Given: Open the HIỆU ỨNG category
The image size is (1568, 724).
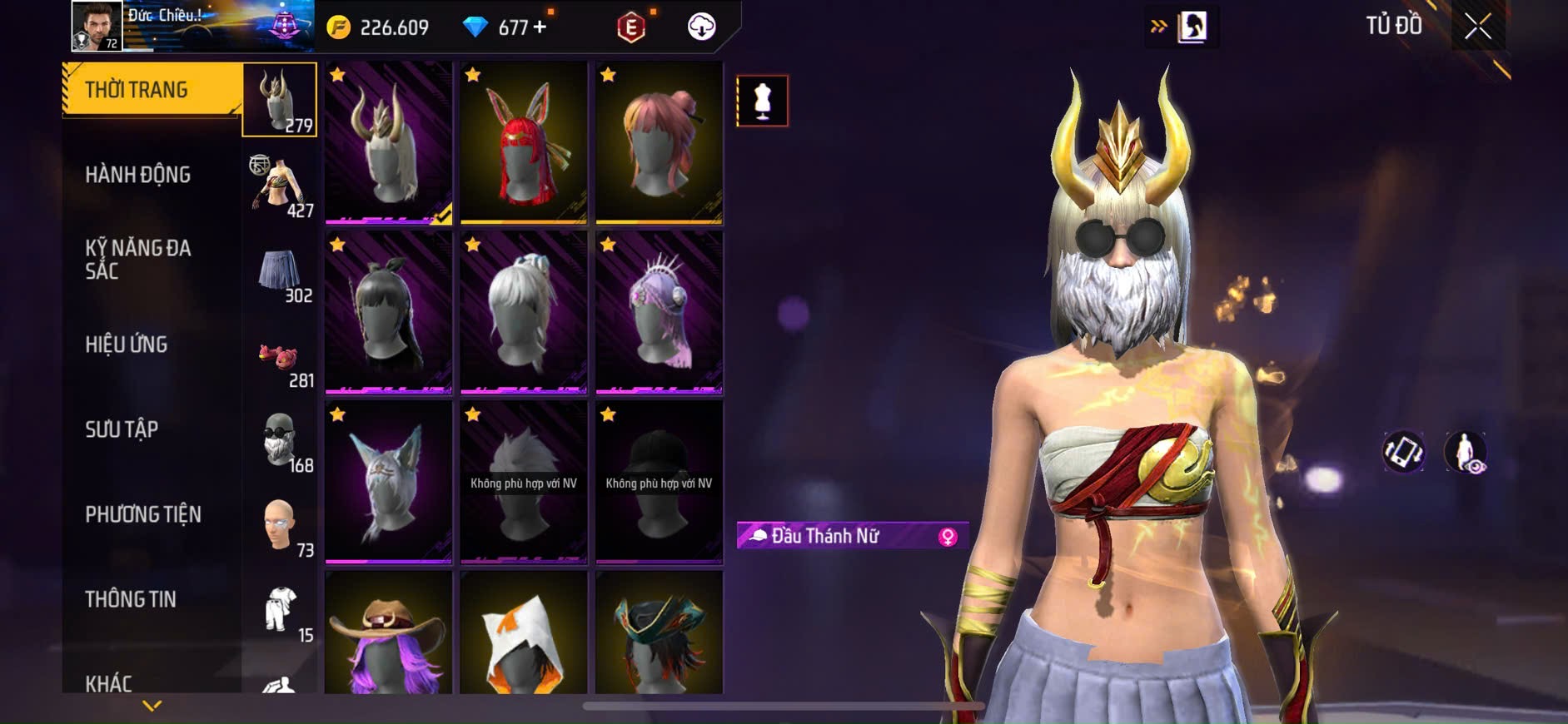Looking at the screenshot, I should (127, 345).
